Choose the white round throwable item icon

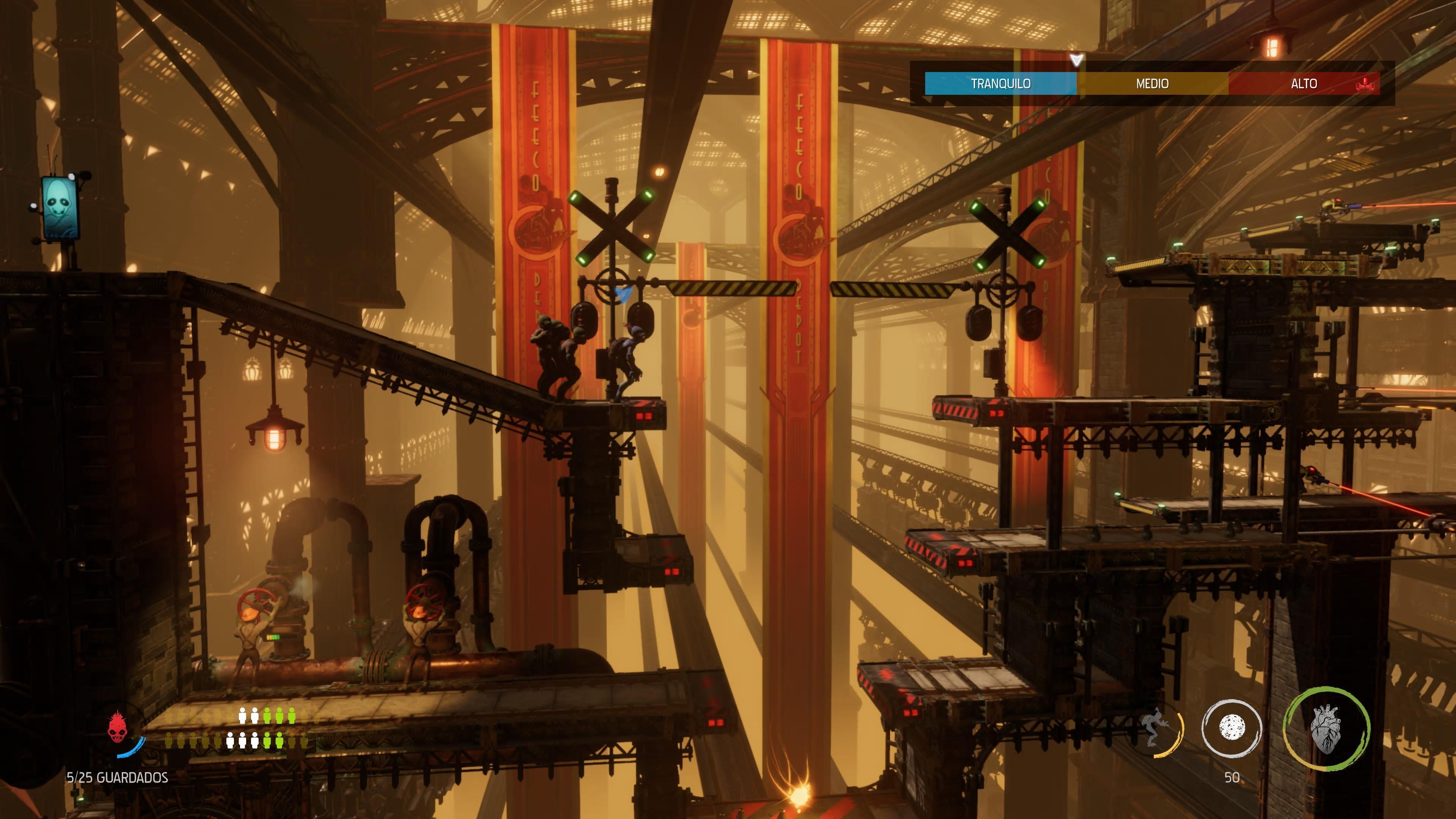tap(1232, 728)
